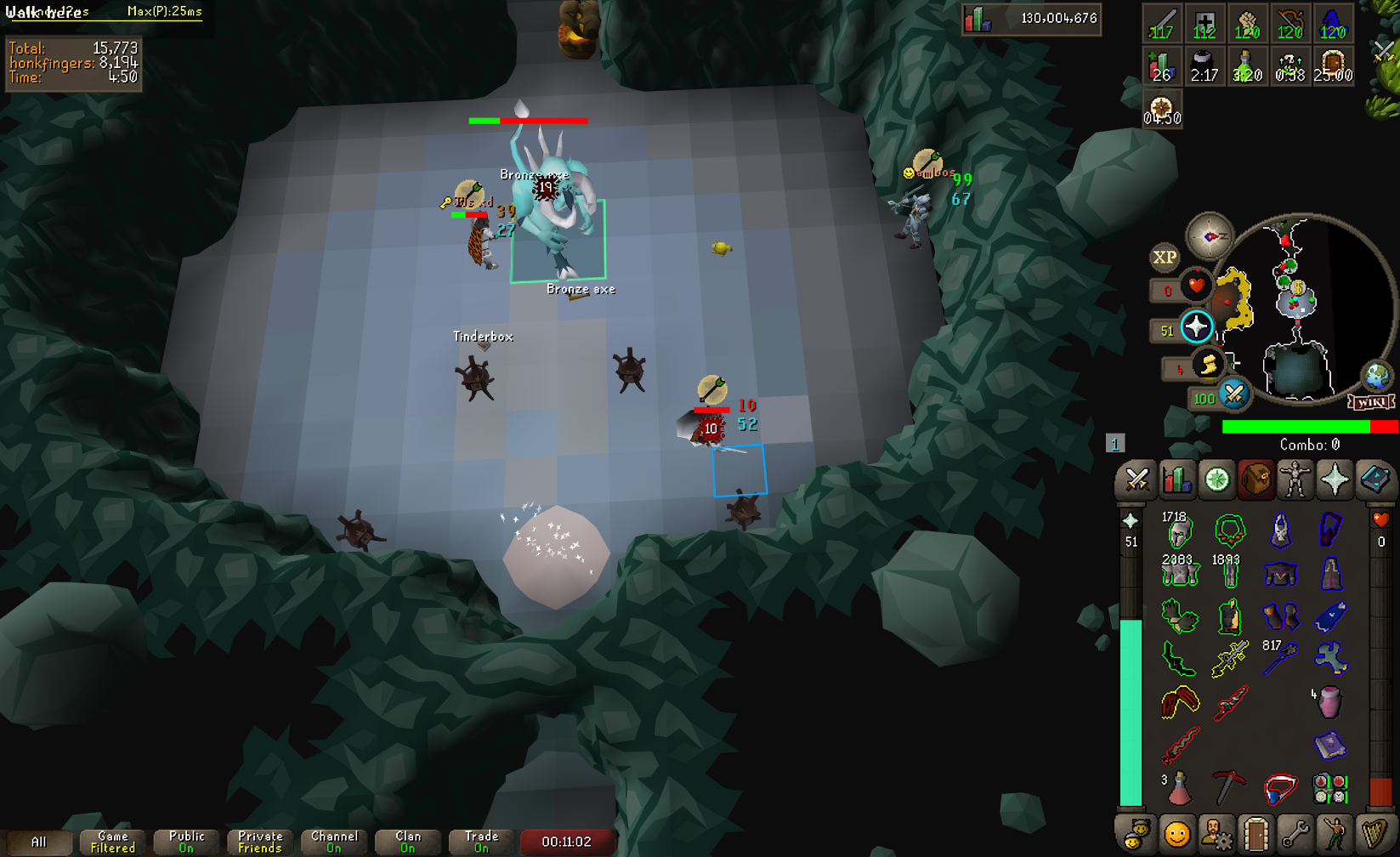This screenshot has height=857, width=1400.
Task: Select the blue spell book item
Action: (1329, 746)
